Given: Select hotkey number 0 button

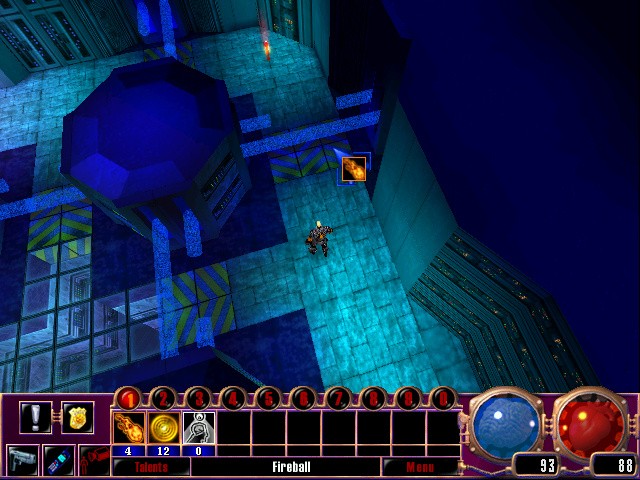Looking at the screenshot, I should 443,399.
